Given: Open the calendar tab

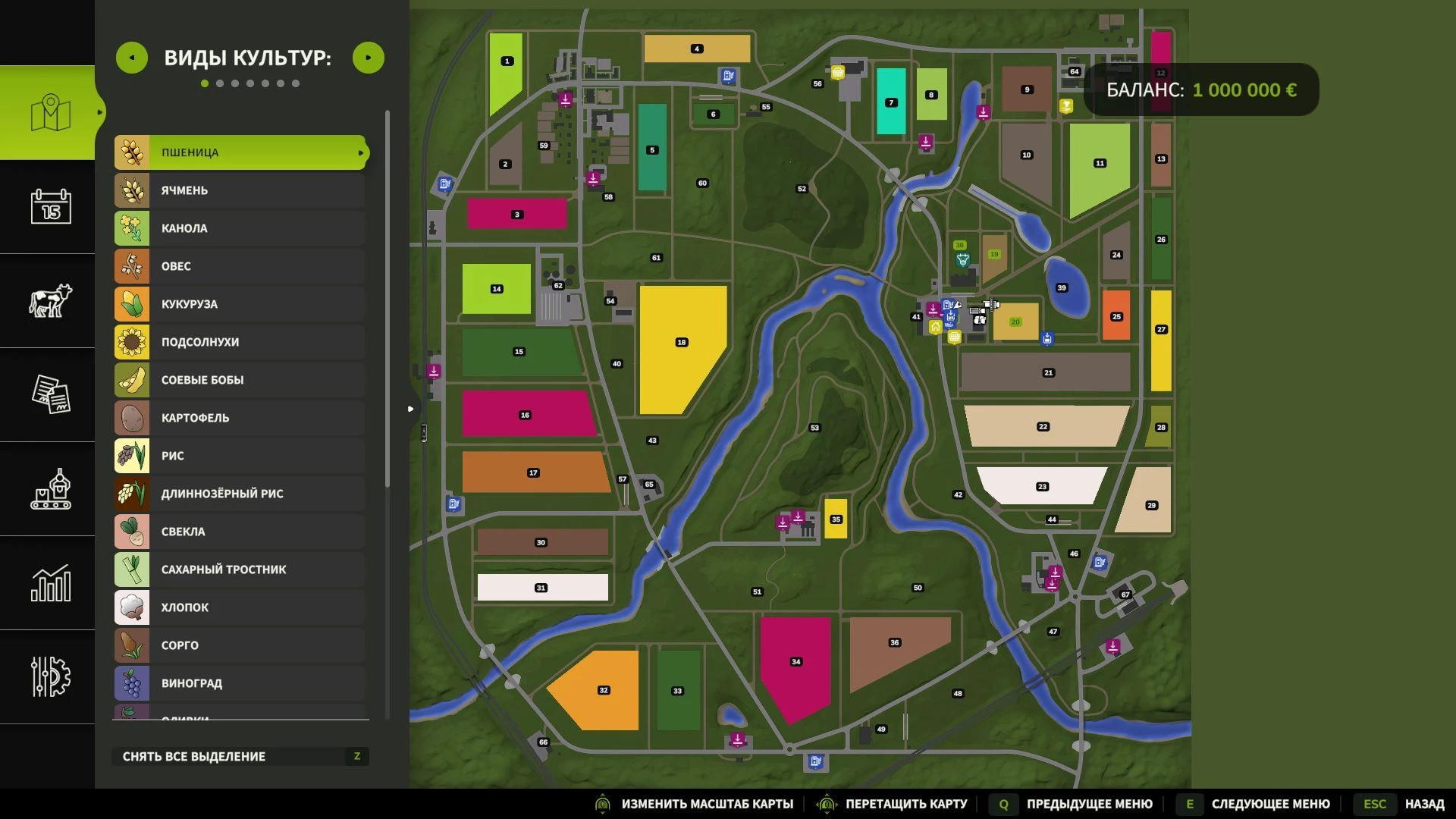Looking at the screenshot, I should [51, 206].
